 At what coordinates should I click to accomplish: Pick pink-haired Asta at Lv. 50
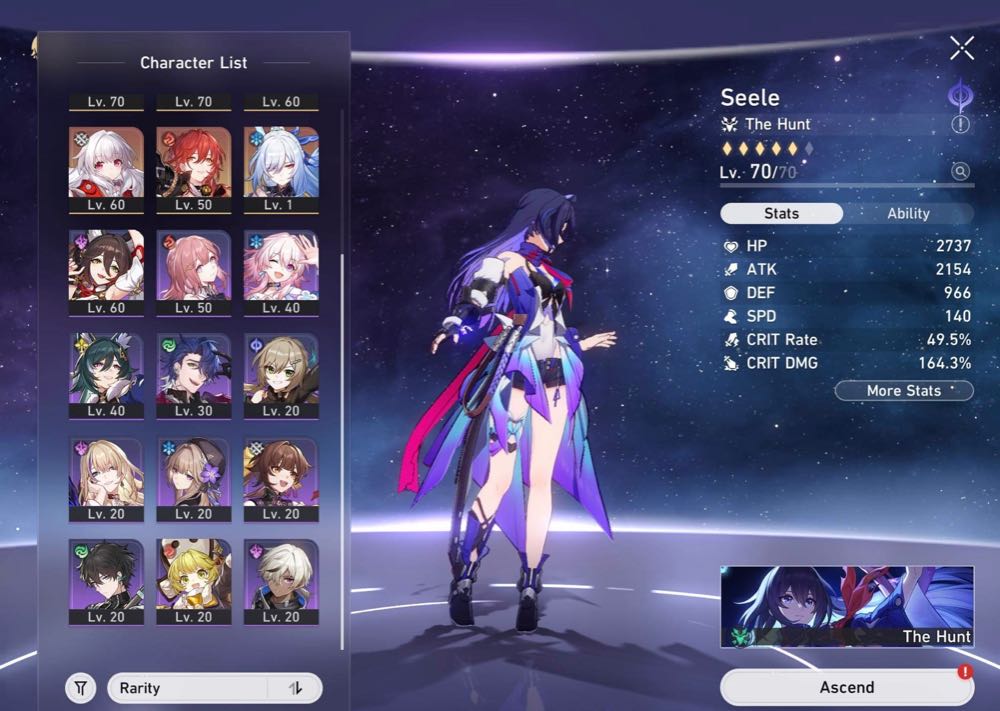[x=193, y=272]
